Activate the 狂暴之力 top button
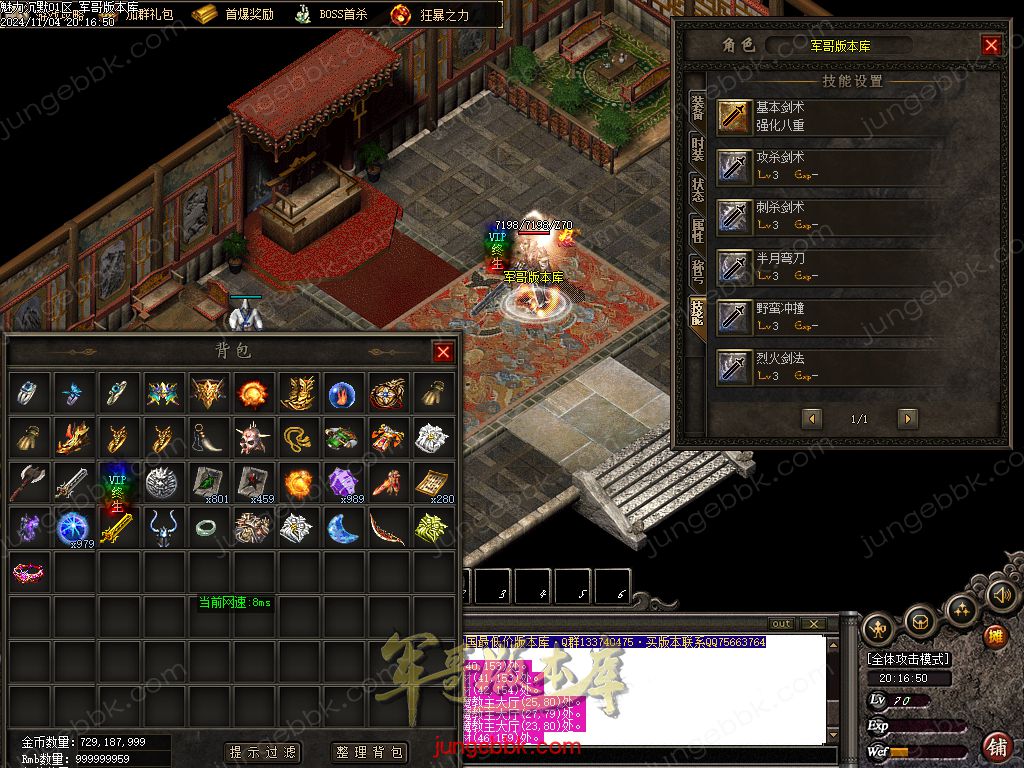The image size is (1024, 768). coord(430,15)
